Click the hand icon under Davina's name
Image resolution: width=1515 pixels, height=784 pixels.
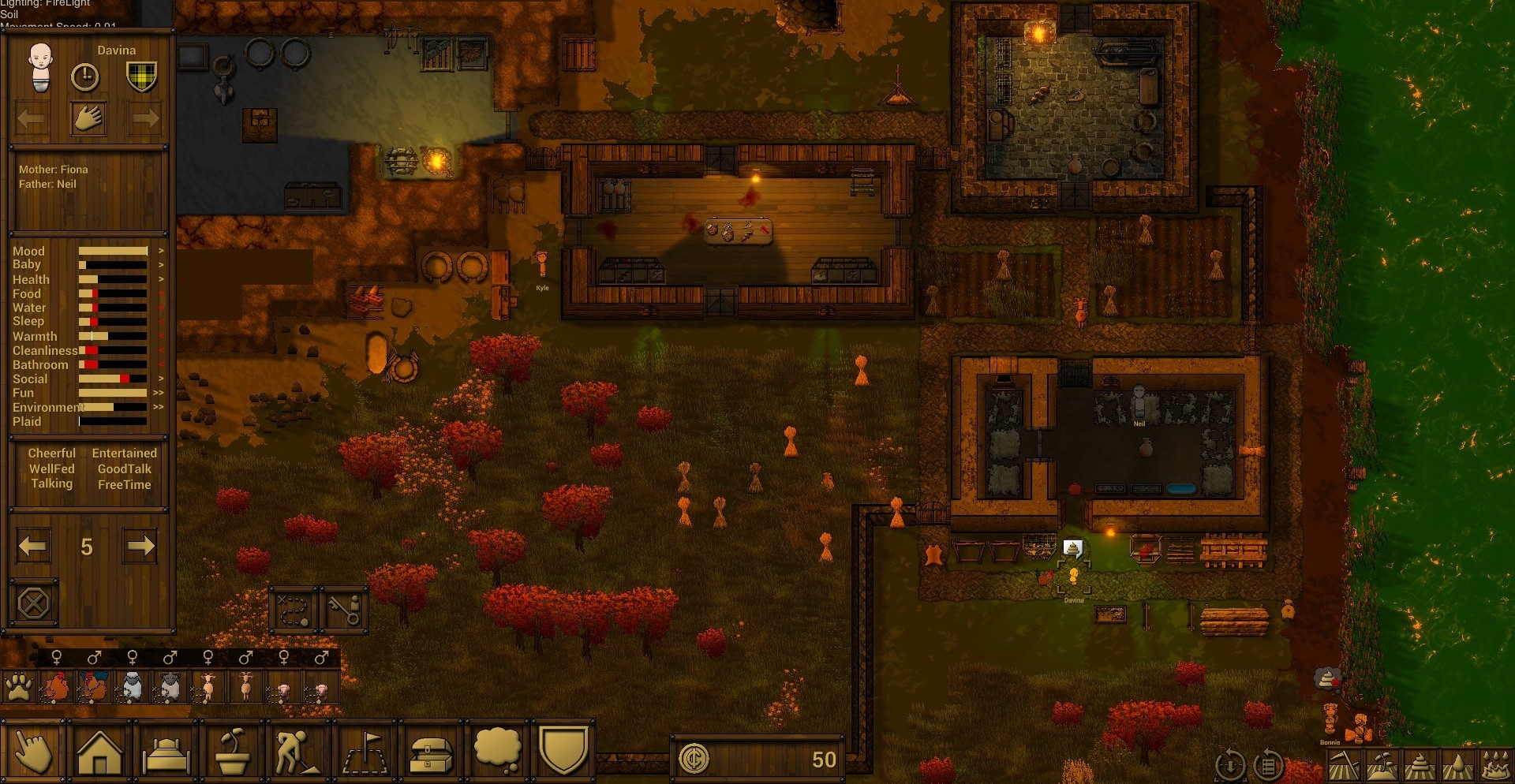[x=88, y=119]
